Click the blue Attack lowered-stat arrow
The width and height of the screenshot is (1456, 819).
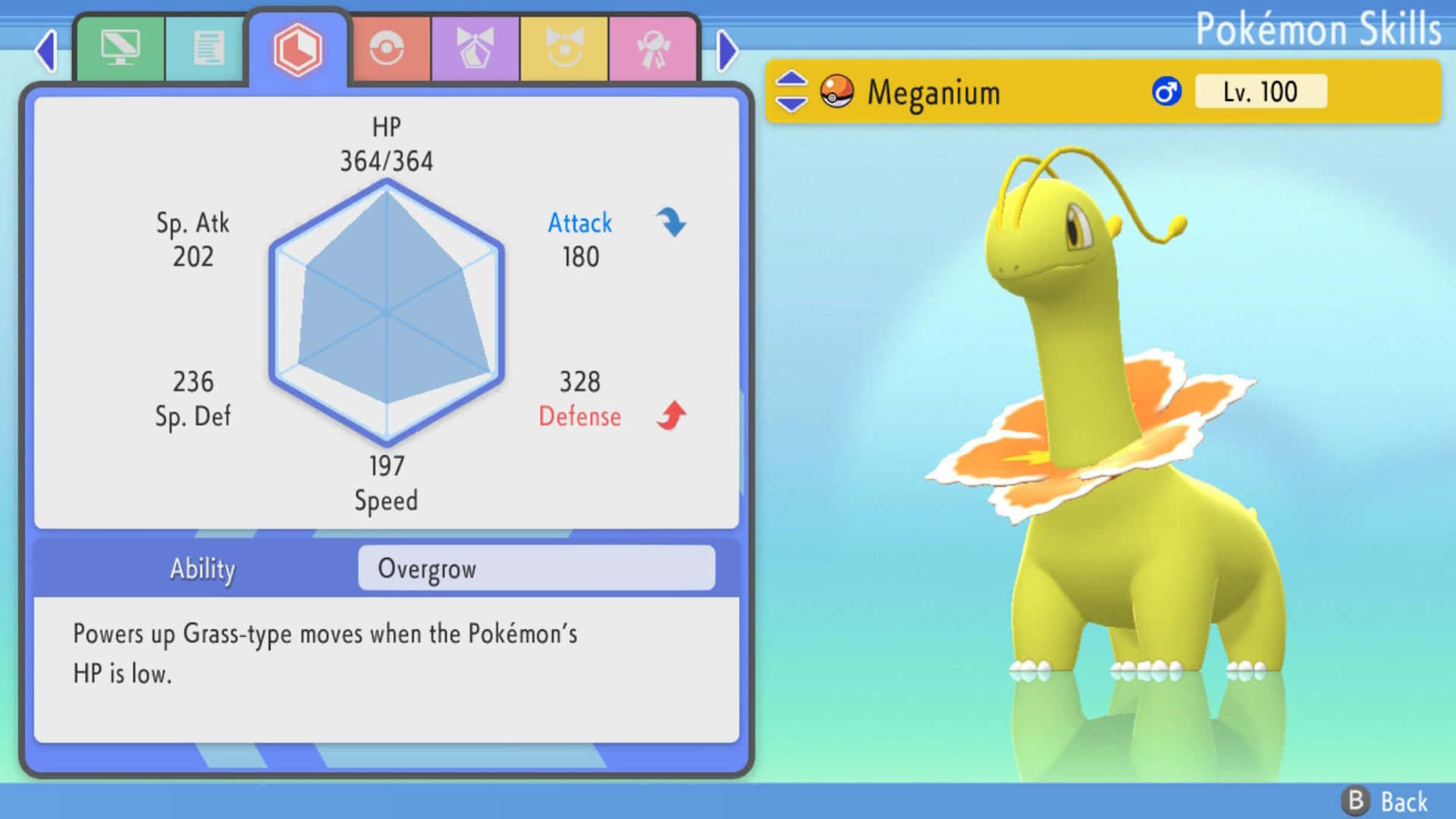[670, 221]
